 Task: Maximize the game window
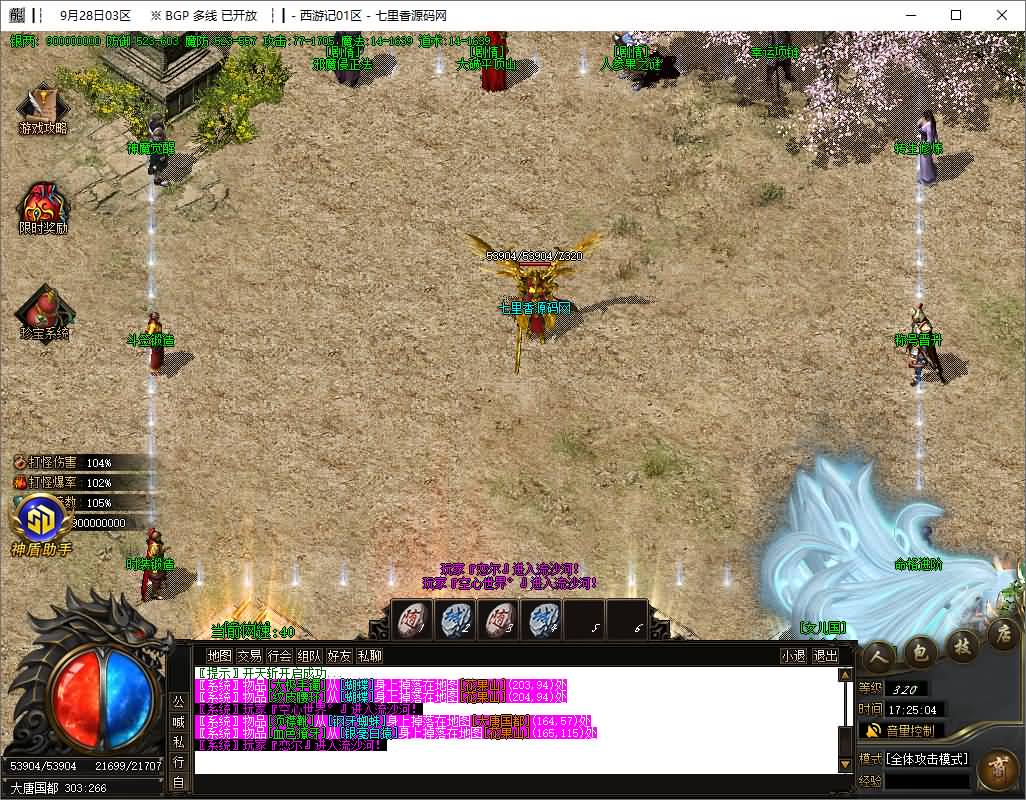[956, 15]
